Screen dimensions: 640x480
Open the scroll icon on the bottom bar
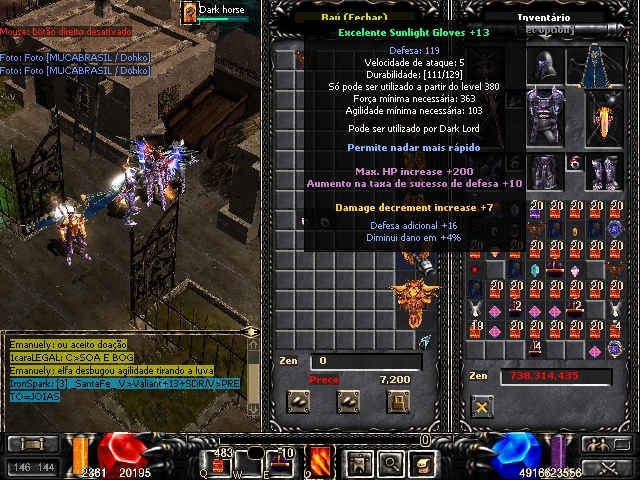click(x=423, y=463)
